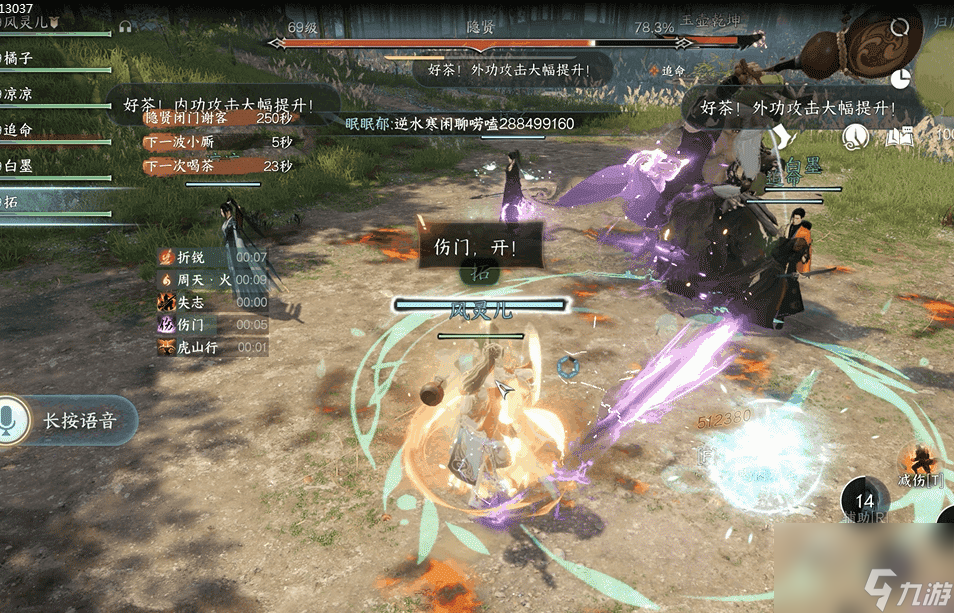Activate the 减伤 damage reduction skill
Viewport: 954px width, 613px height.
point(919,463)
